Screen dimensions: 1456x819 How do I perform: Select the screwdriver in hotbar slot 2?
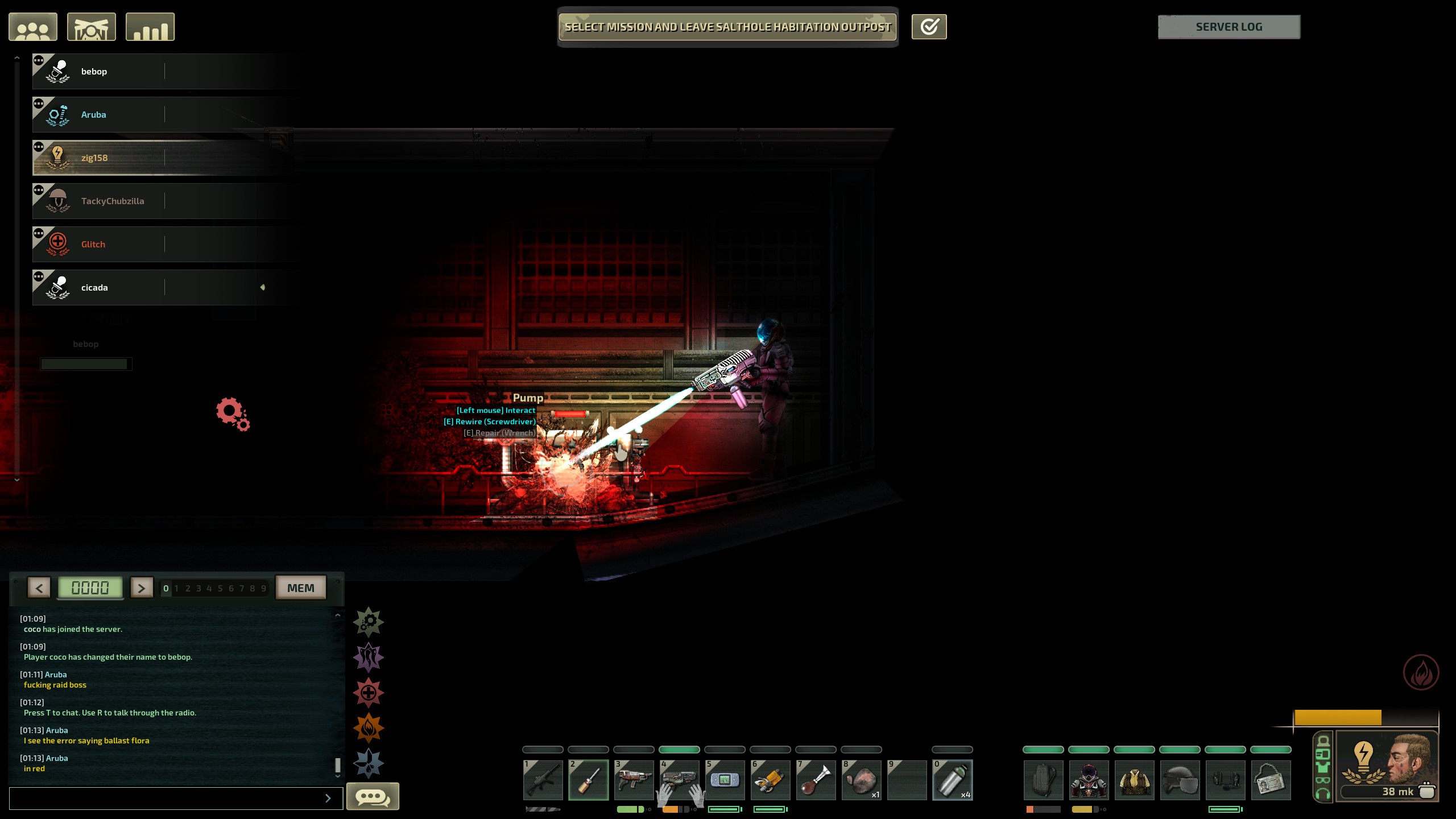pos(589,780)
